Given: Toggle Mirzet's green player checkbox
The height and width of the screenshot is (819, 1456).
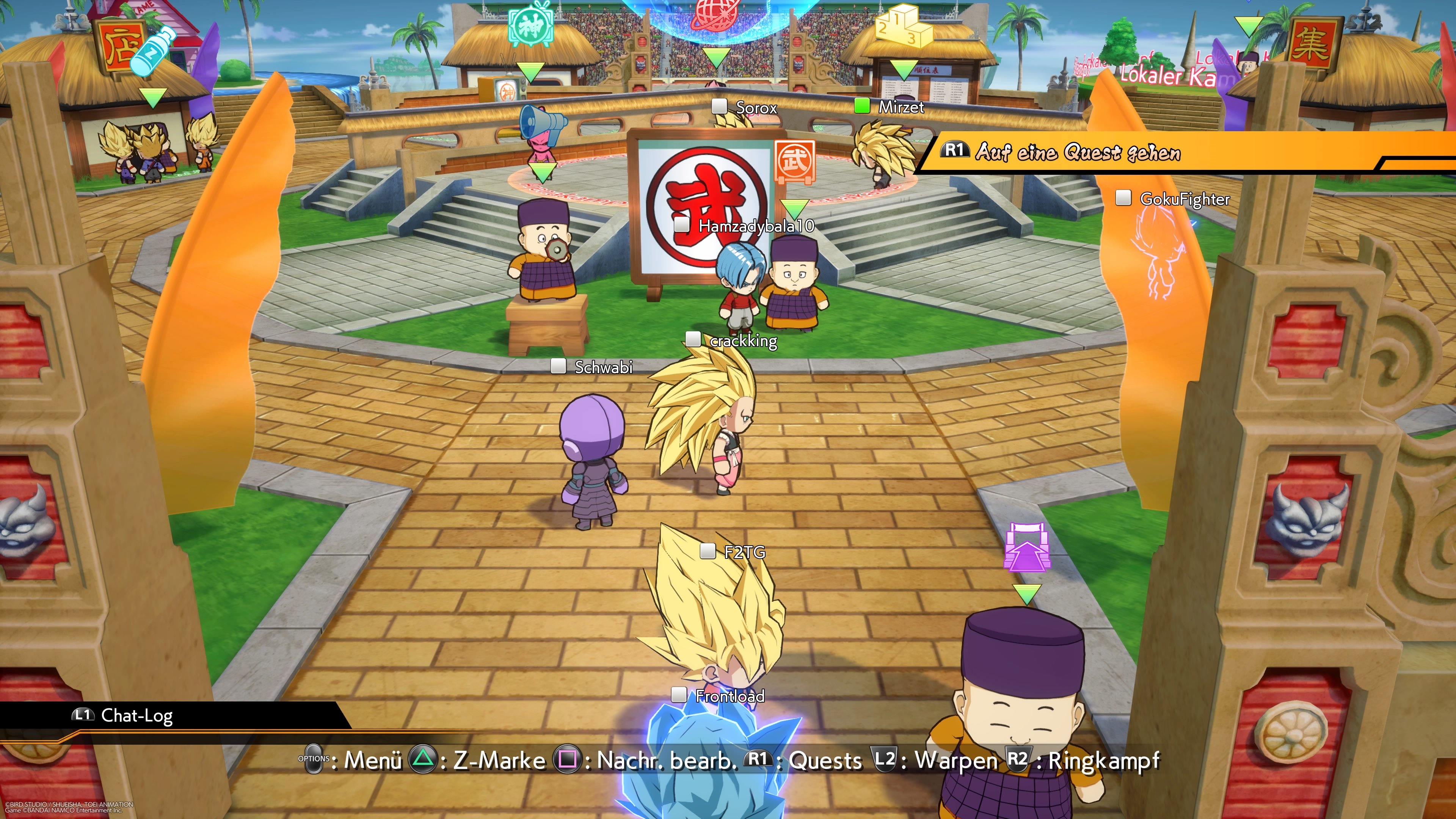Looking at the screenshot, I should [x=863, y=106].
